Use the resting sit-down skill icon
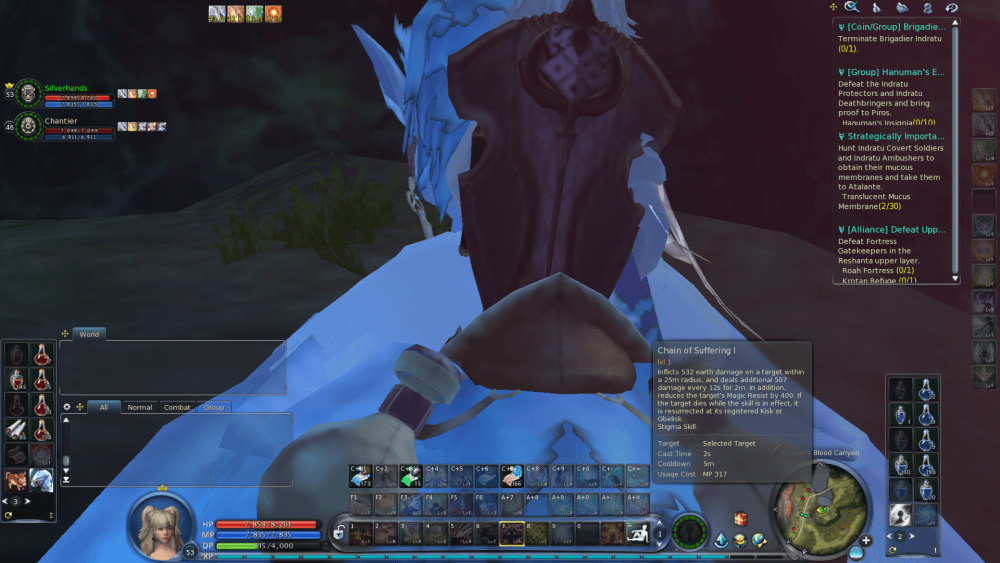This screenshot has width=1000, height=563. (635, 533)
